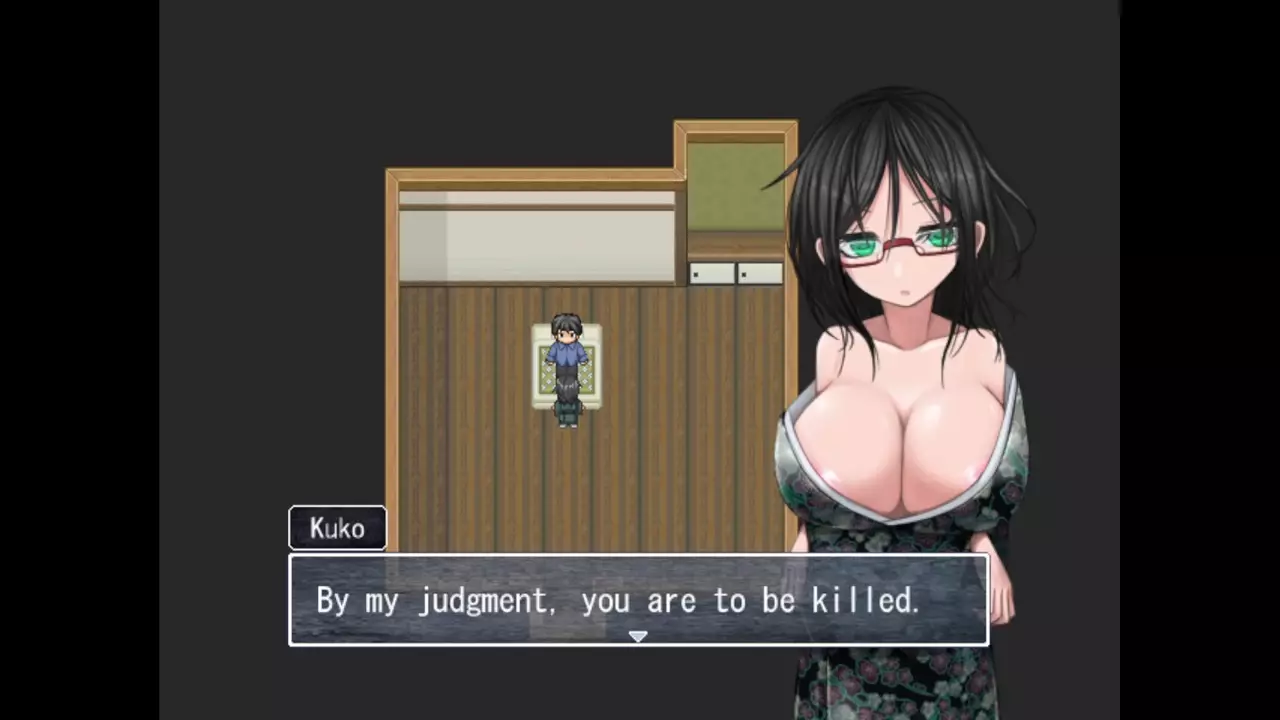Viewport: 1280px width, 720px height.
Task: Click the dialogue box reading "By my judgment"
Action: point(617,600)
